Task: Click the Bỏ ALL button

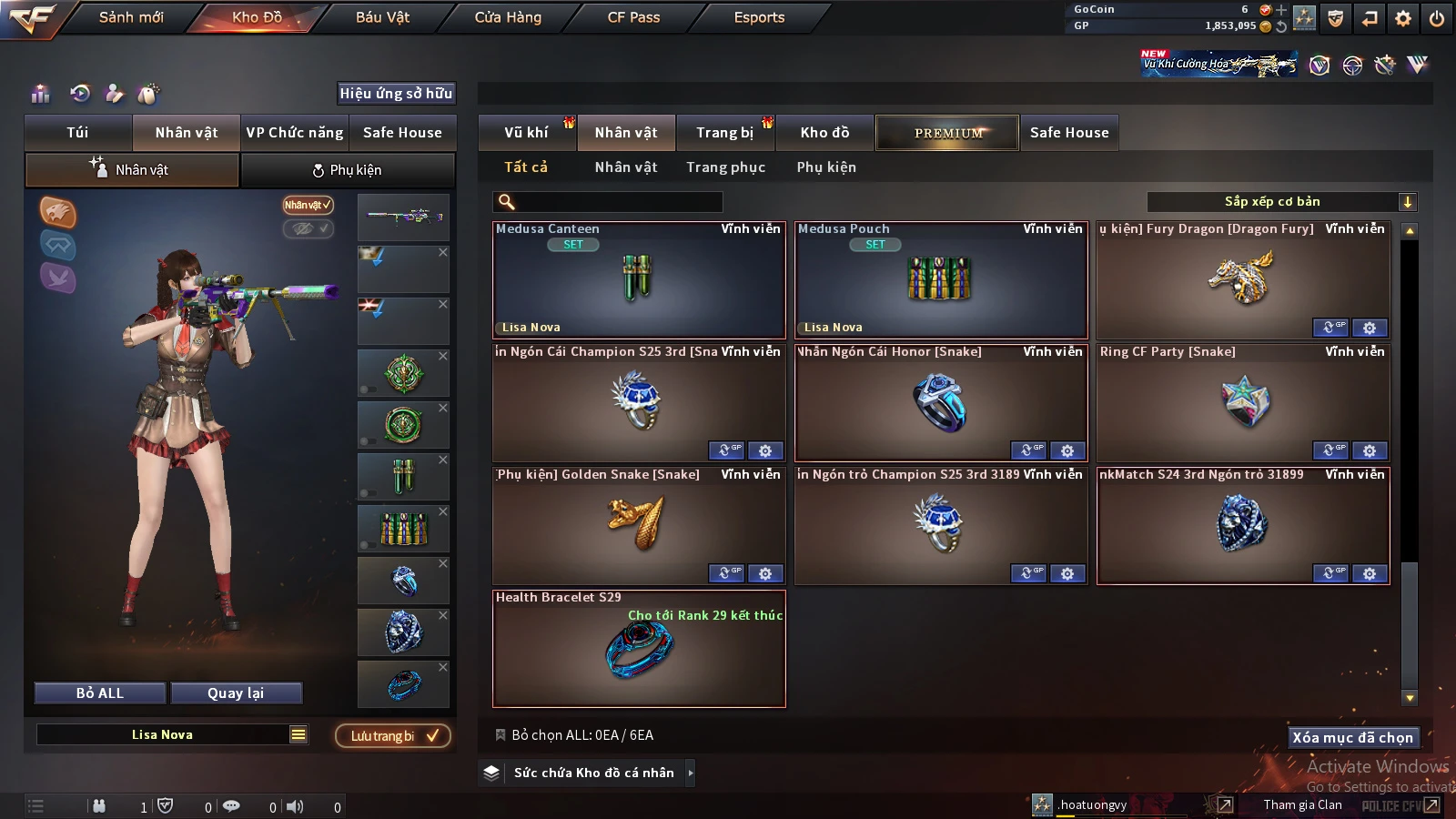Action: (x=100, y=693)
